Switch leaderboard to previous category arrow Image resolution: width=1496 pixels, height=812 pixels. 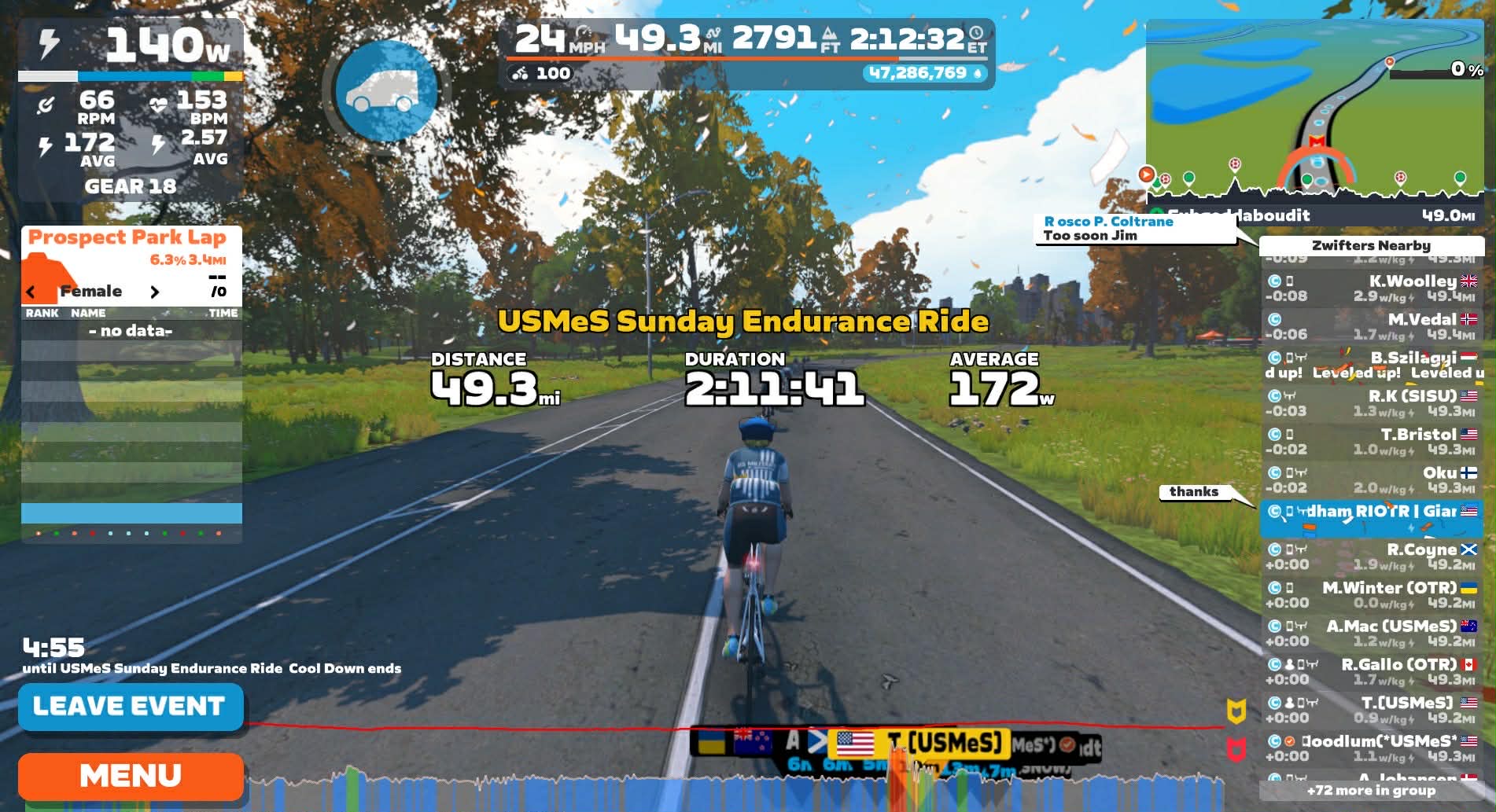(x=31, y=292)
